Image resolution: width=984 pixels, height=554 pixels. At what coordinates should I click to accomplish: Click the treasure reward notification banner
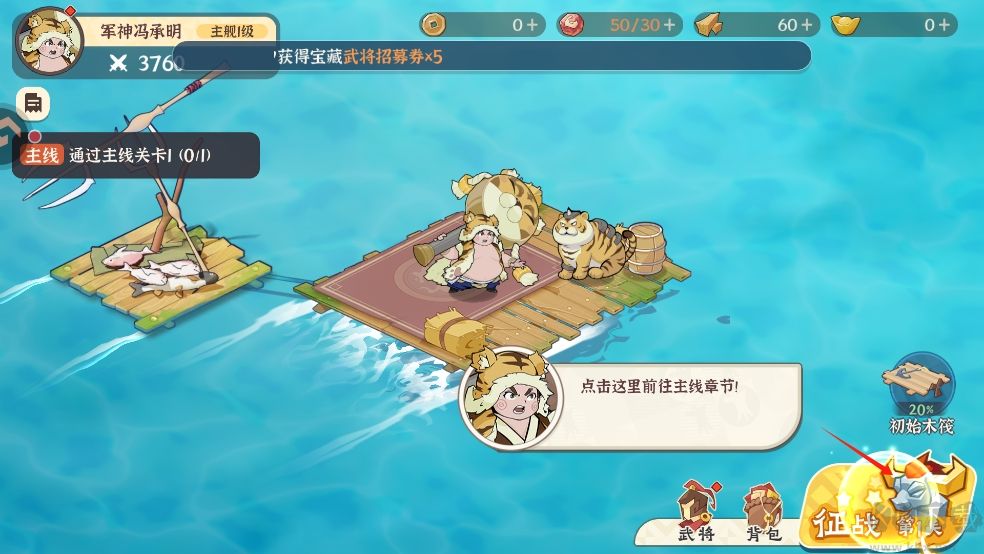pos(490,57)
